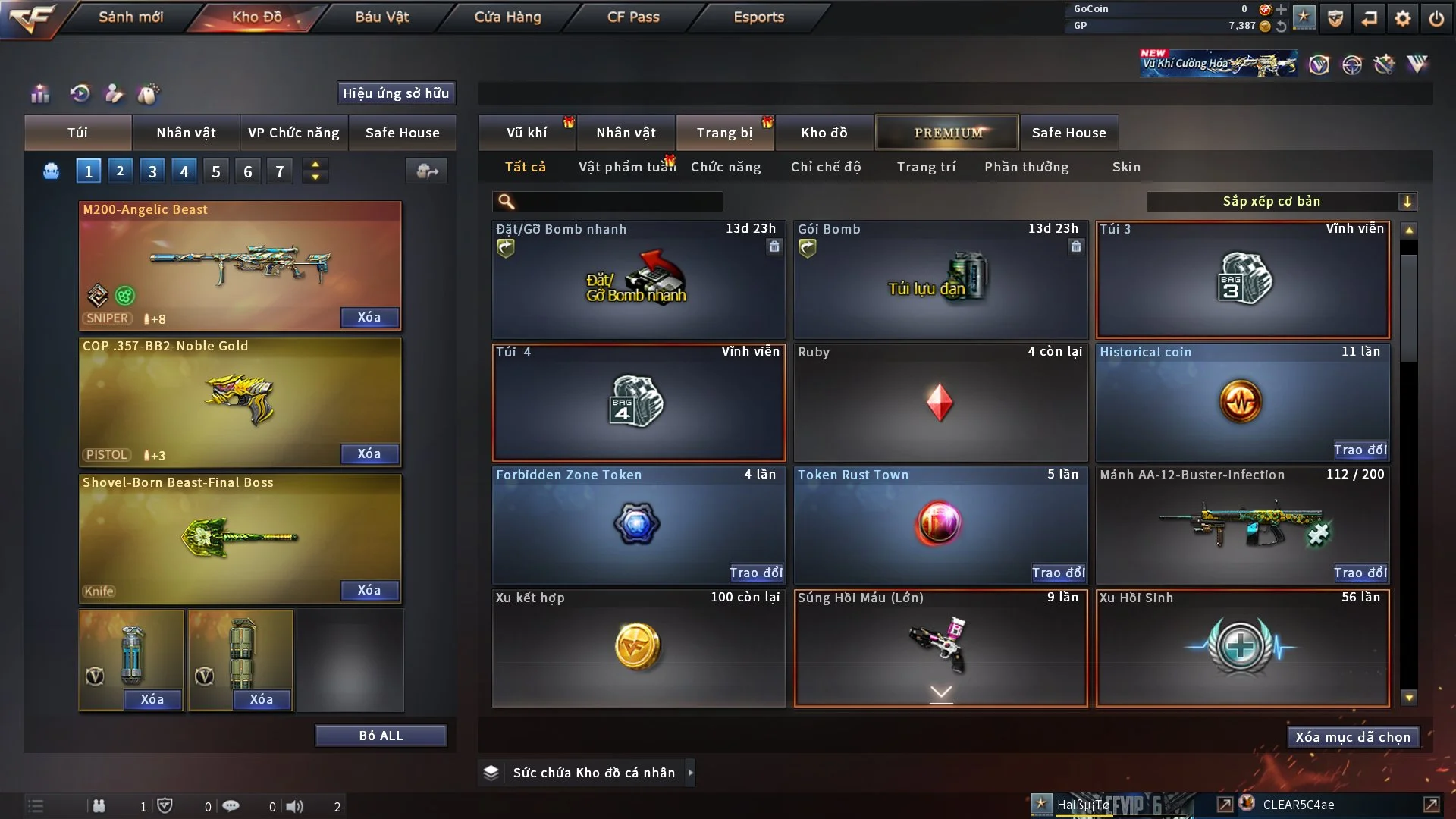The height and width of the screenshot is (819, 1456).
Task: Select the Xu Hồi Sinh item
Action: [1242, 648]
